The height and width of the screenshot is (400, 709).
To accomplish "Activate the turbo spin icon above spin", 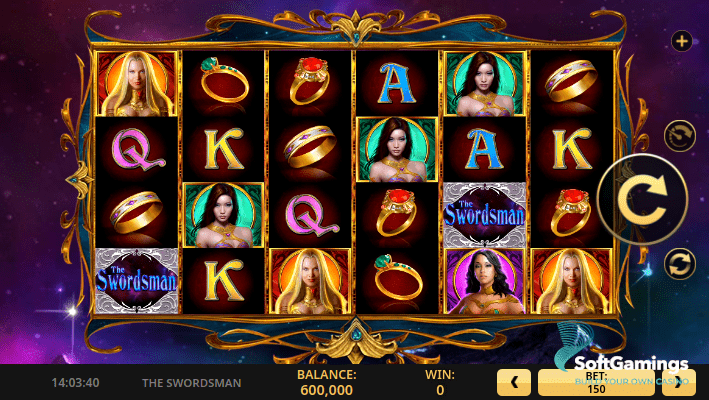I will tap(681, 136).
